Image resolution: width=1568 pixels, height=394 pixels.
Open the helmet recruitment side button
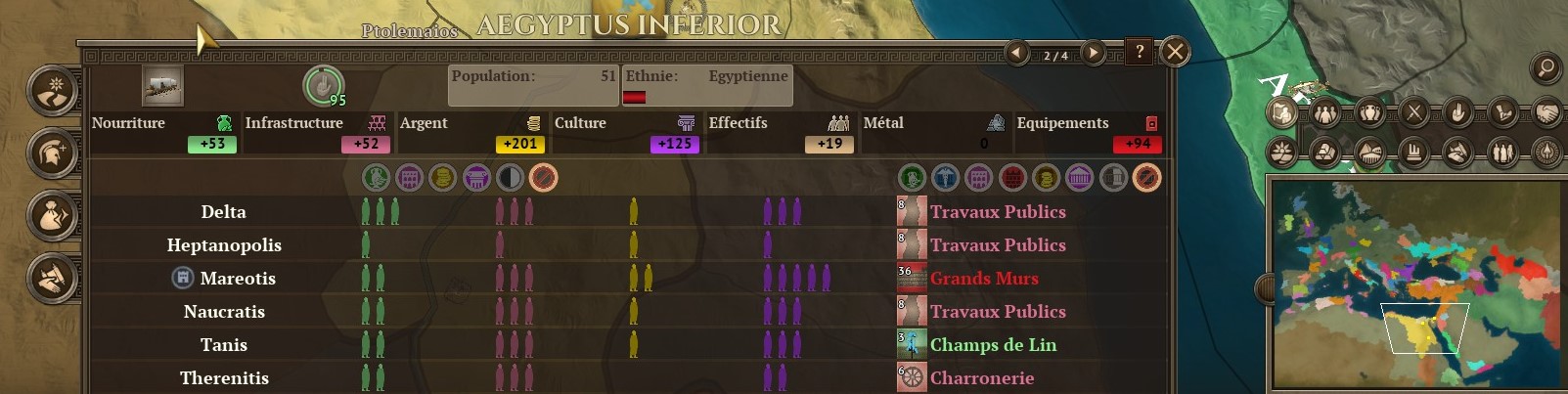[x=52, y=153]
